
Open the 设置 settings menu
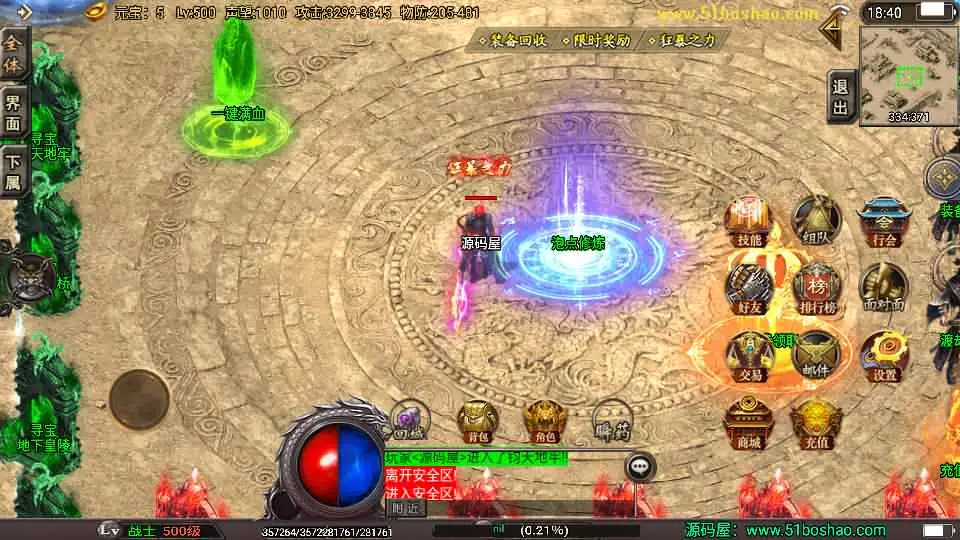pyautogui.click(x=884, y=355)
